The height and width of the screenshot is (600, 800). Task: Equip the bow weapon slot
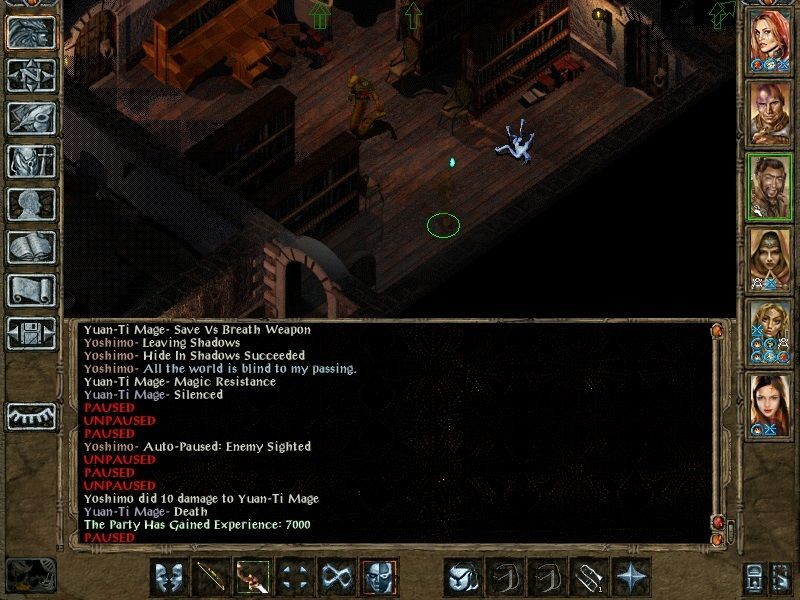(x=253, y=577)
